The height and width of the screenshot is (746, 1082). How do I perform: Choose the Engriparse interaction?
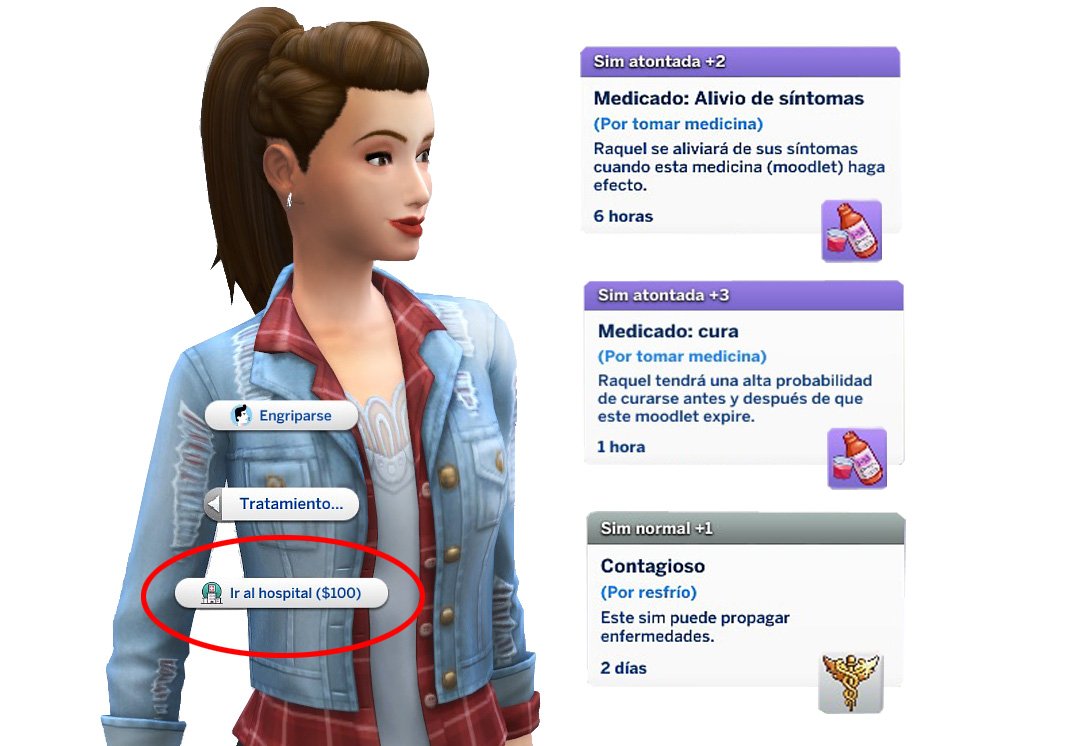point(281,415)
